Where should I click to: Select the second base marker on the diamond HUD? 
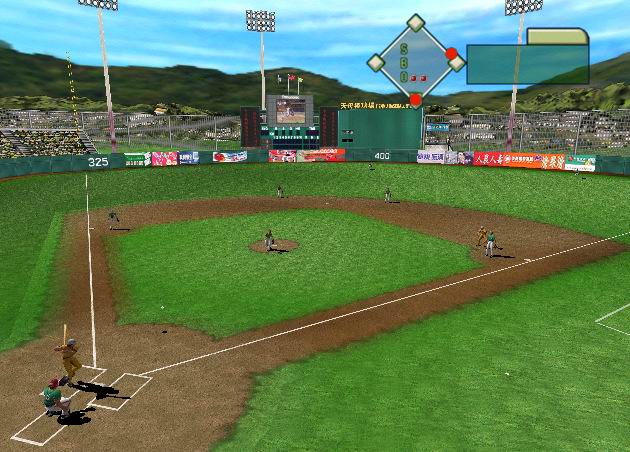click(x=416, y=23)
